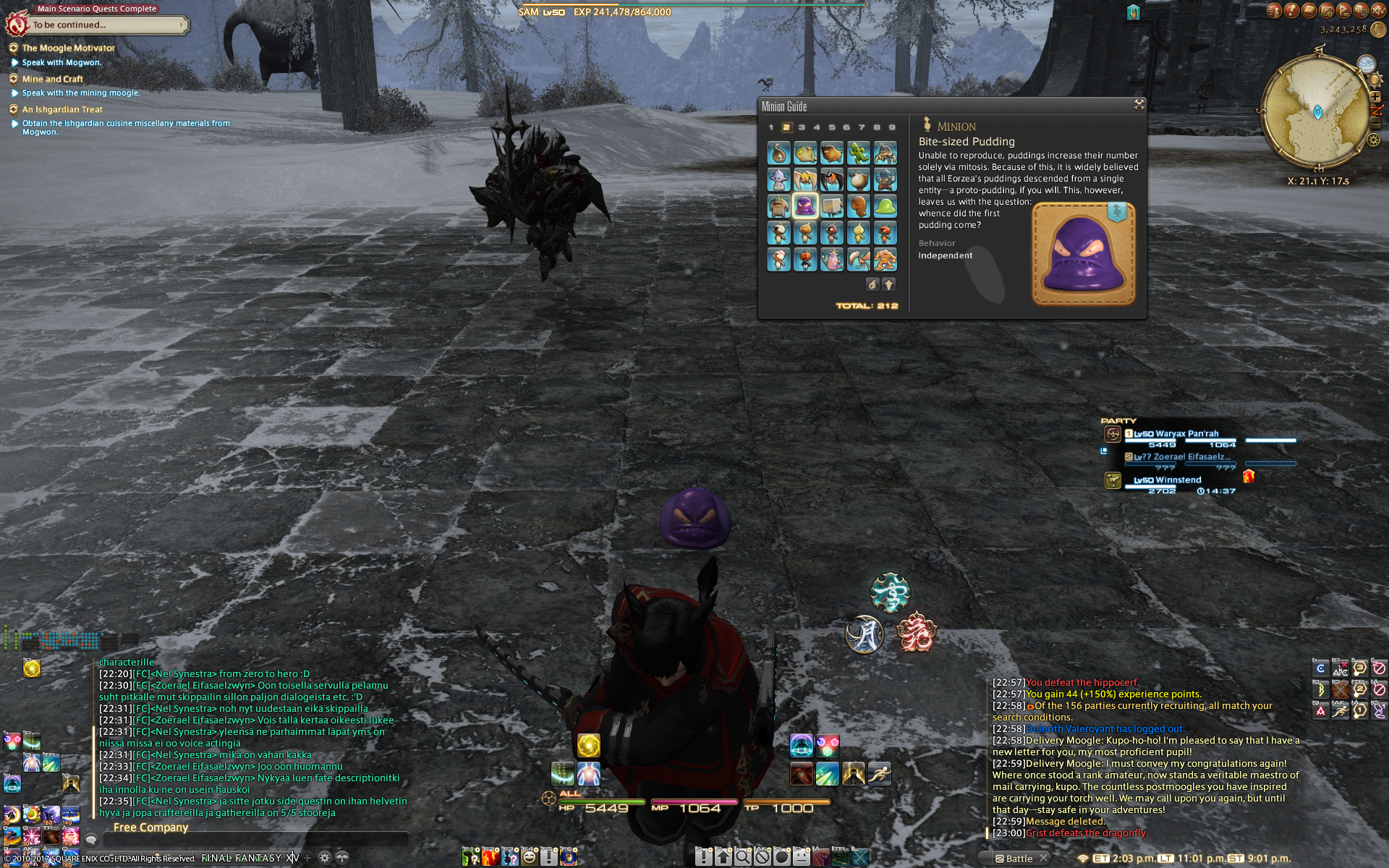1389x868 pixels.
Task: Select the green cactuar minion
Action: [858, 153]
